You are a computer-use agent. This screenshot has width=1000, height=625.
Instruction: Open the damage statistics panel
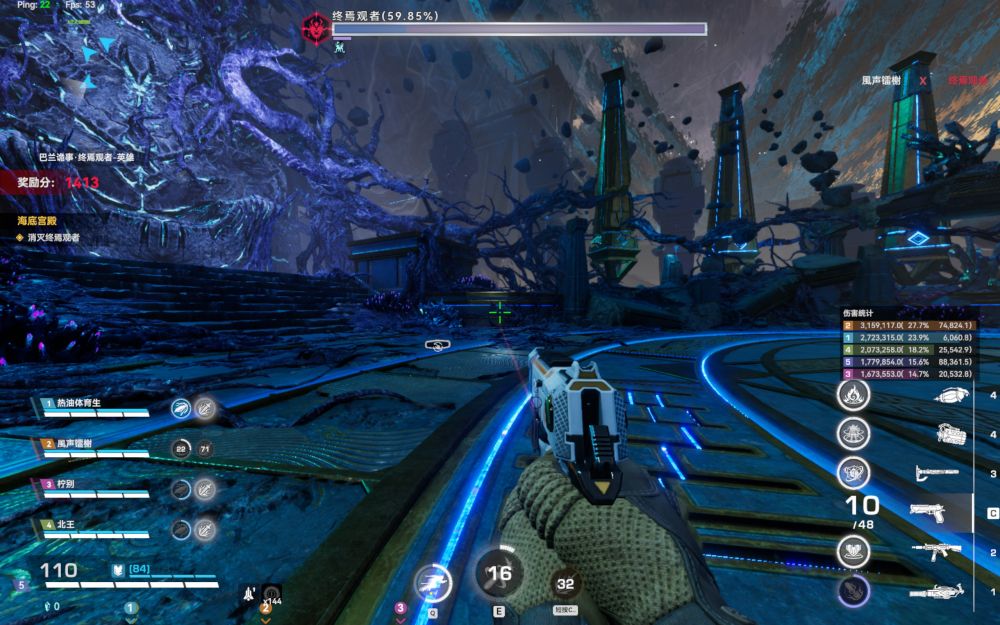pyautogui.click(x=860, y=313)
